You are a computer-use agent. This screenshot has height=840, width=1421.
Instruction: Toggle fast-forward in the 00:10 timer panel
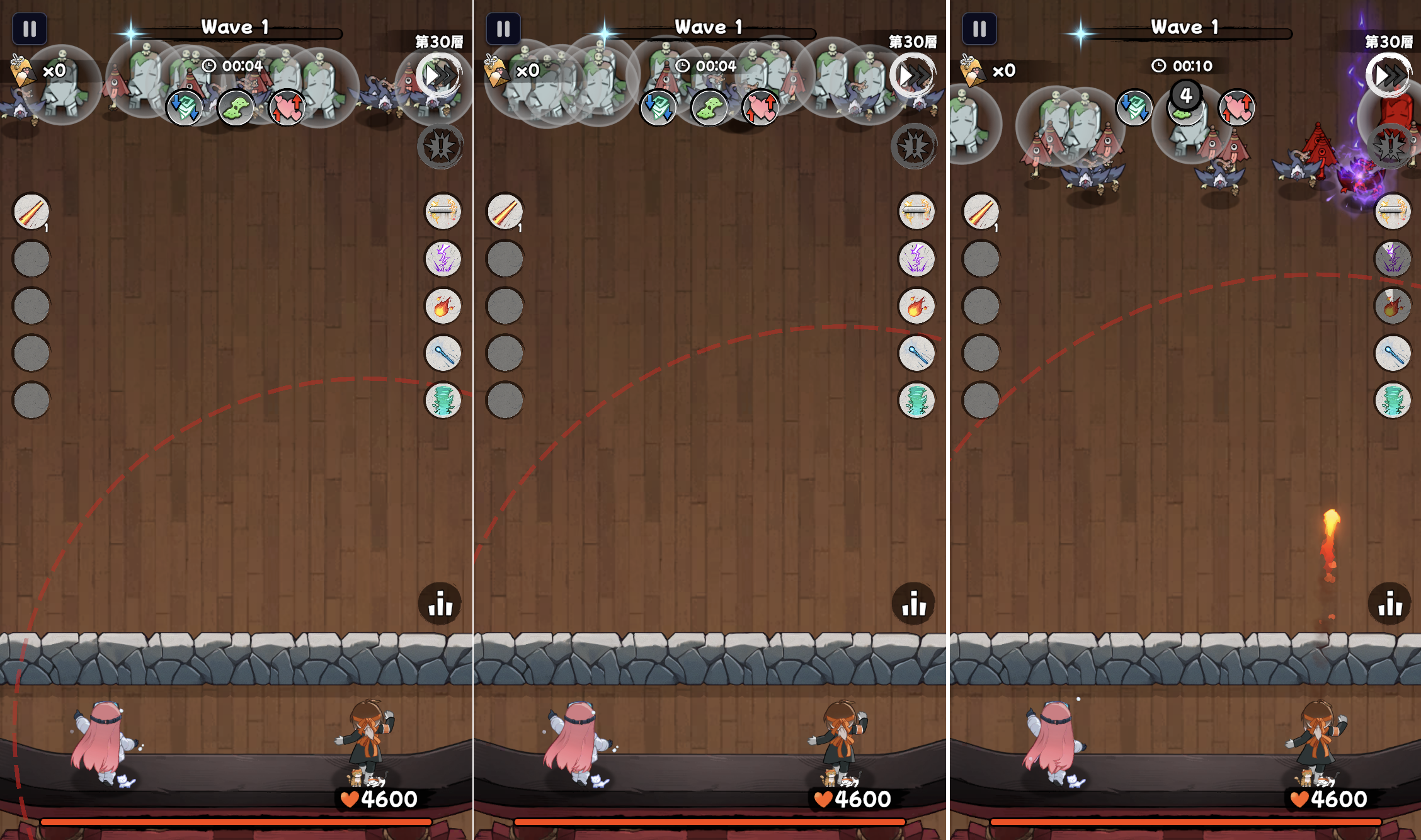pos(1389,76)
